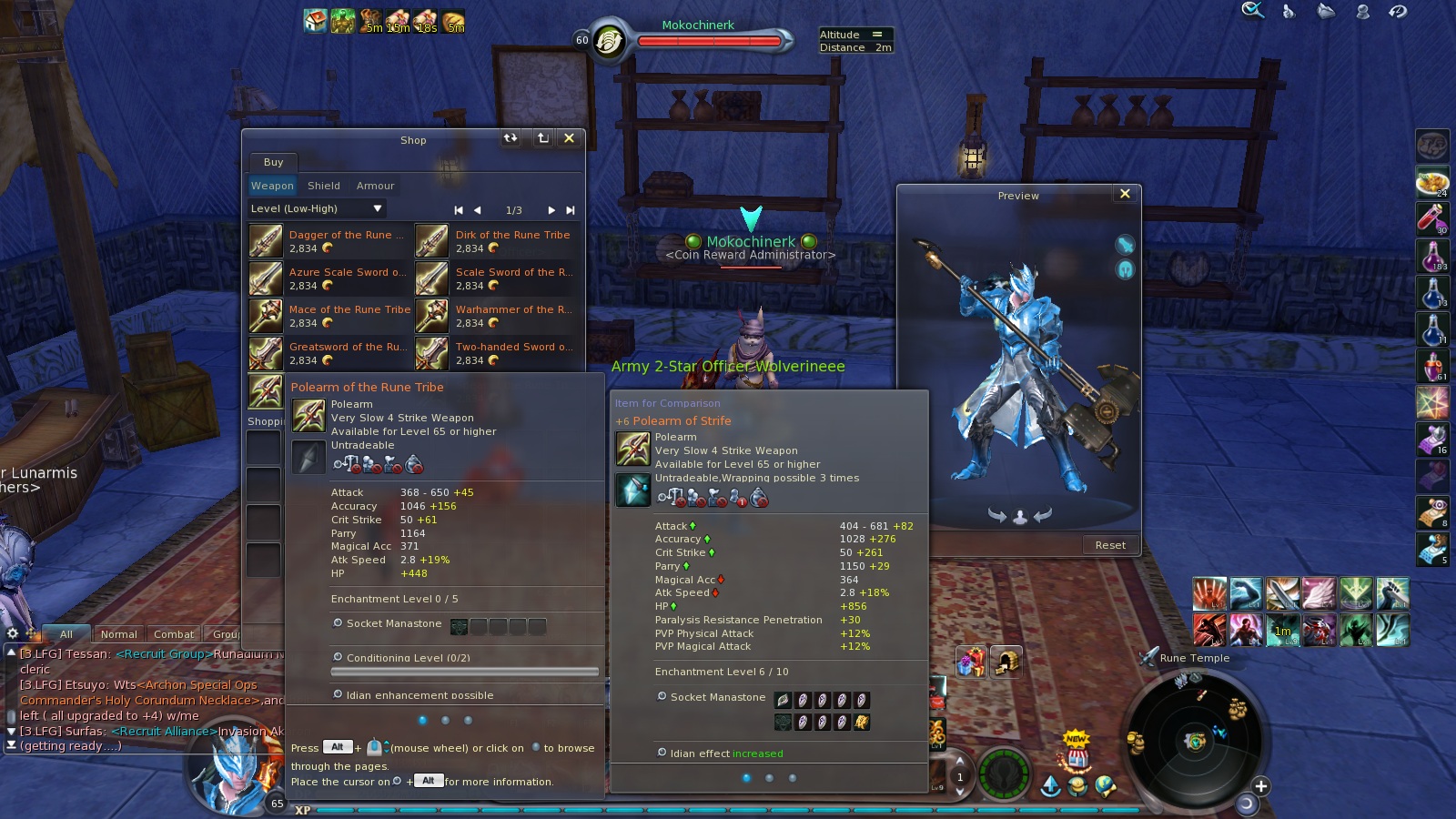Image resolution: width=1456 pixels, height=819 pixels.
Task: Select the Buy tab in Shop
Action: click(x=273, y=162)
